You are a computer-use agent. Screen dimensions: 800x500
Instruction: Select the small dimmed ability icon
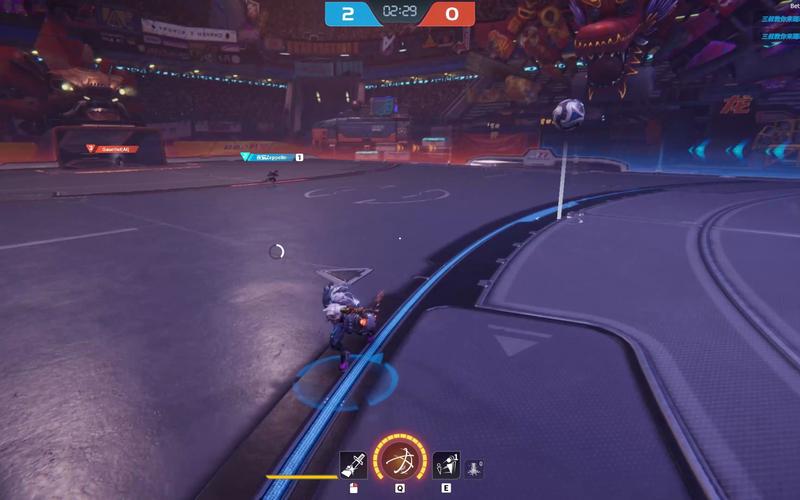point(474,468)
